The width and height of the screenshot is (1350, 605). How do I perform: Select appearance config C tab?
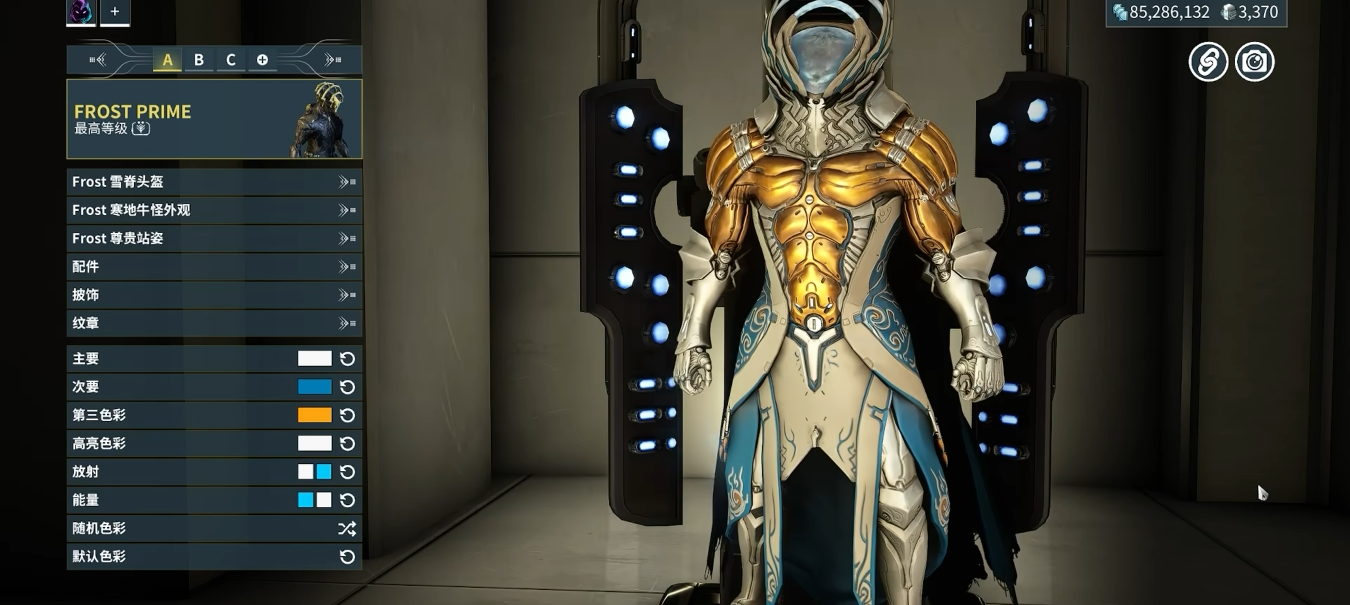(x=230, y=60)
